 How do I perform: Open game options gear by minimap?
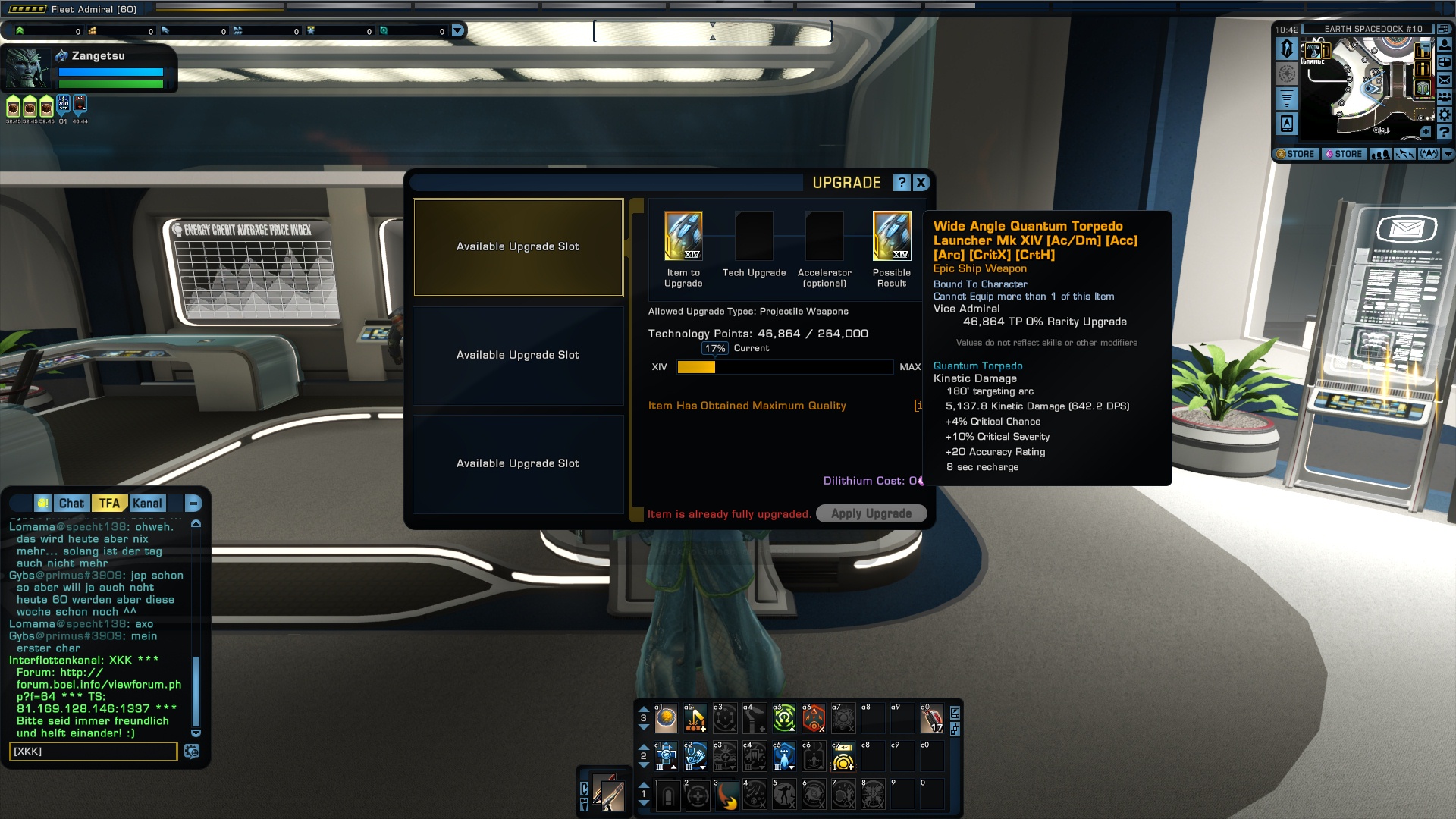coord(1445,115)
